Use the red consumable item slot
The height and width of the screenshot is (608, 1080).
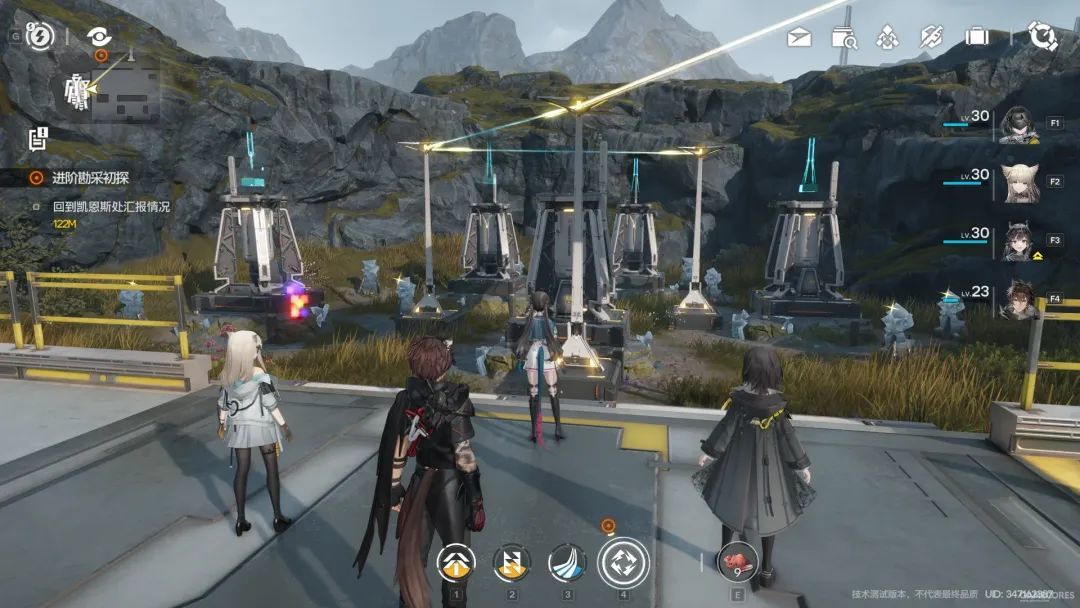[x=738, y=562]
